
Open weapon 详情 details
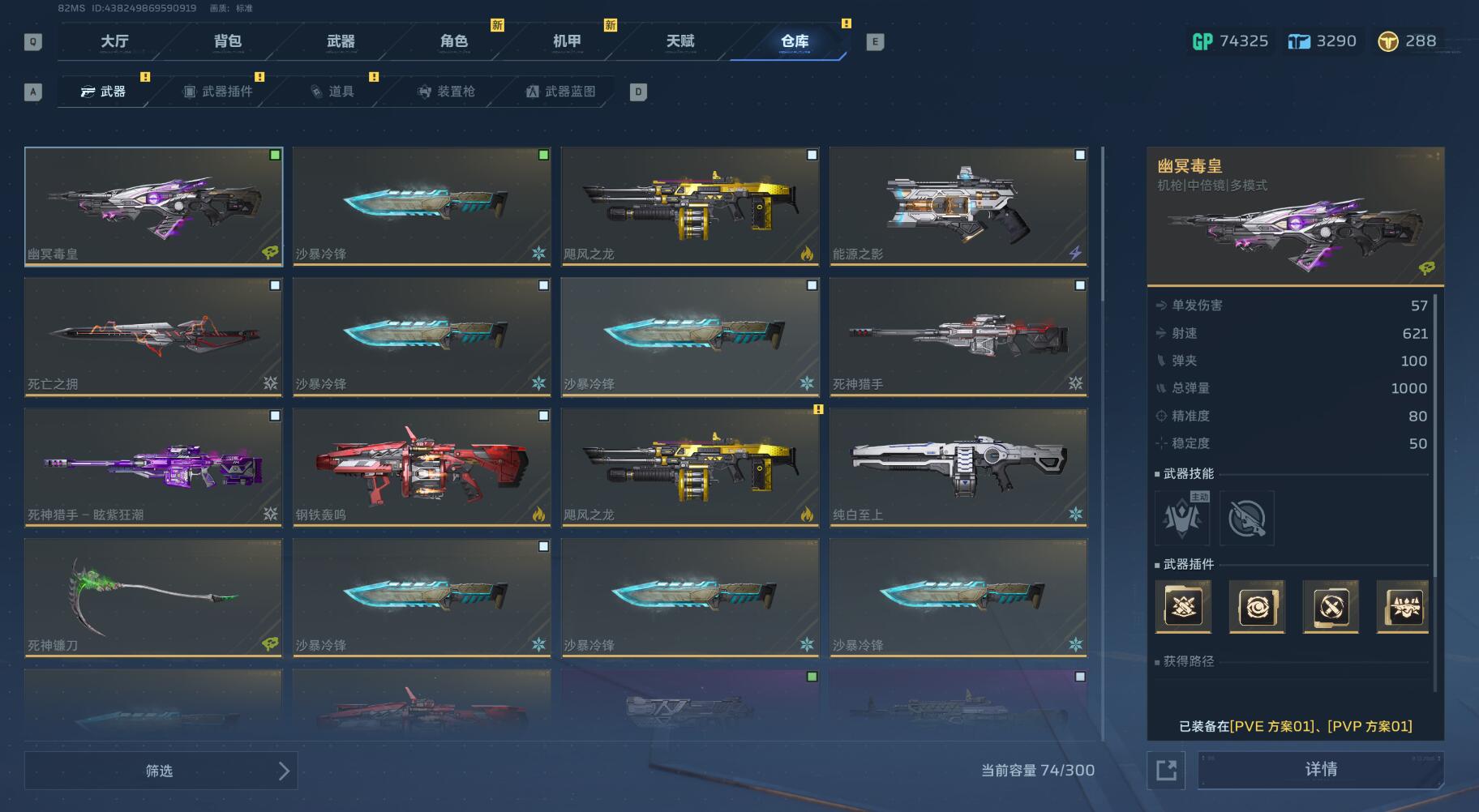tap(1320, 769)
